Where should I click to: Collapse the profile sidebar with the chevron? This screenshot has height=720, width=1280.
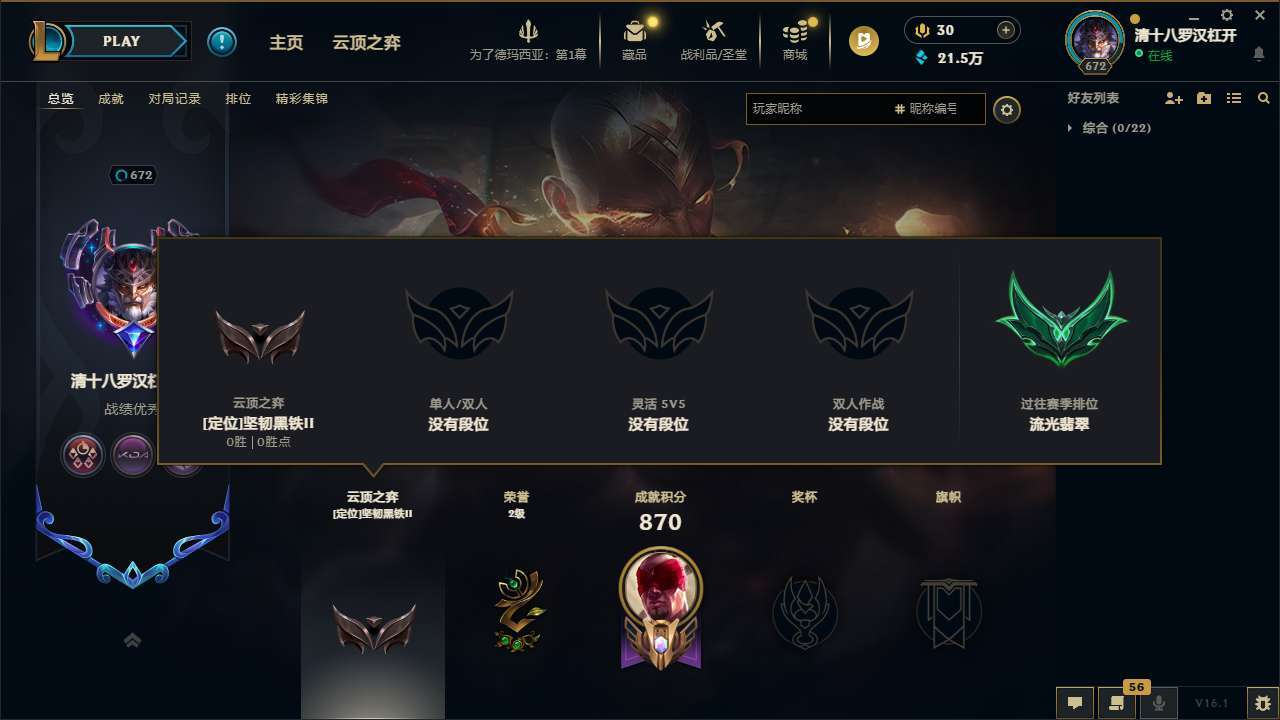coord(133,641)
